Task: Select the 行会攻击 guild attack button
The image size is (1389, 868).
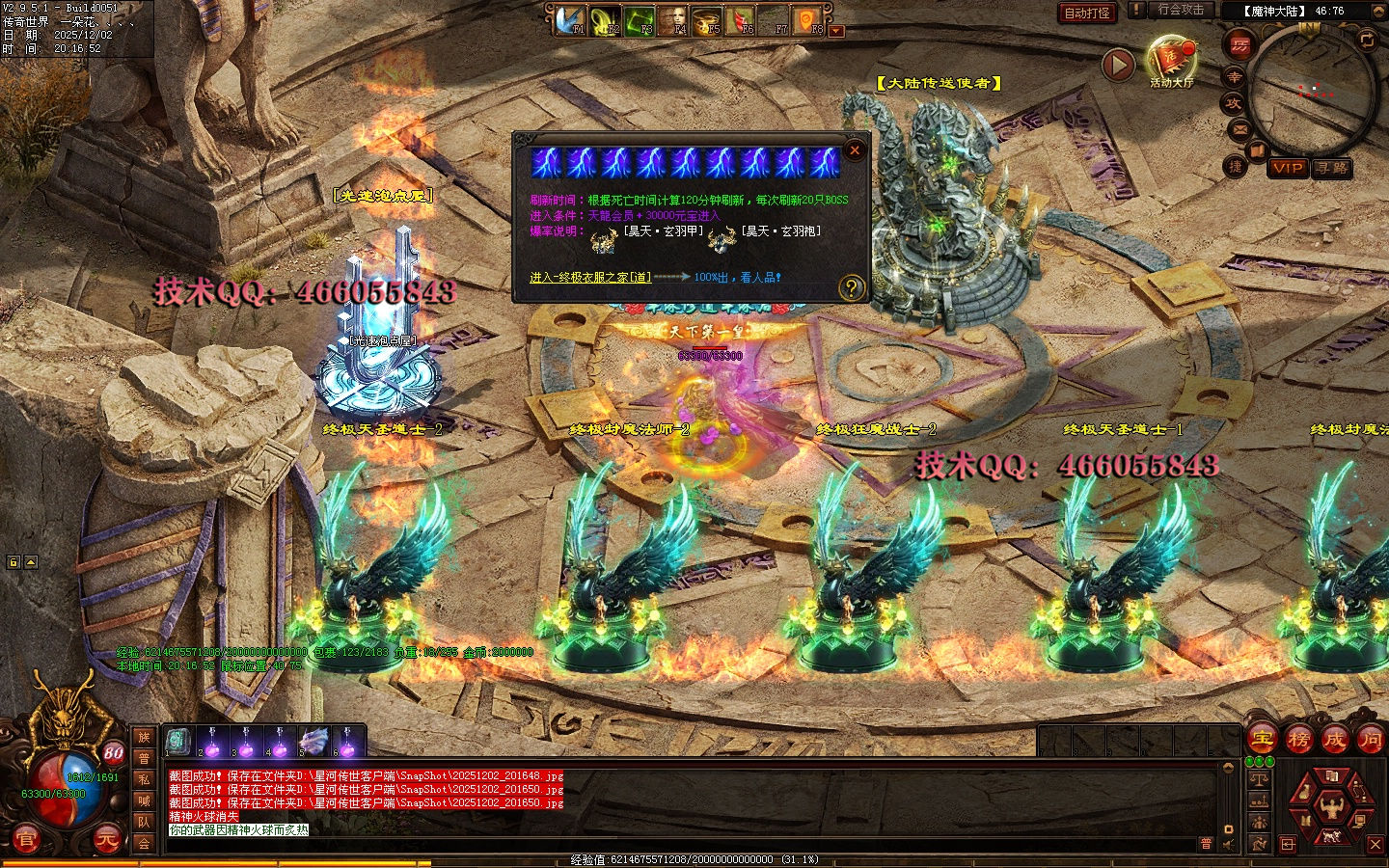Action: (x=1180, y=10)
